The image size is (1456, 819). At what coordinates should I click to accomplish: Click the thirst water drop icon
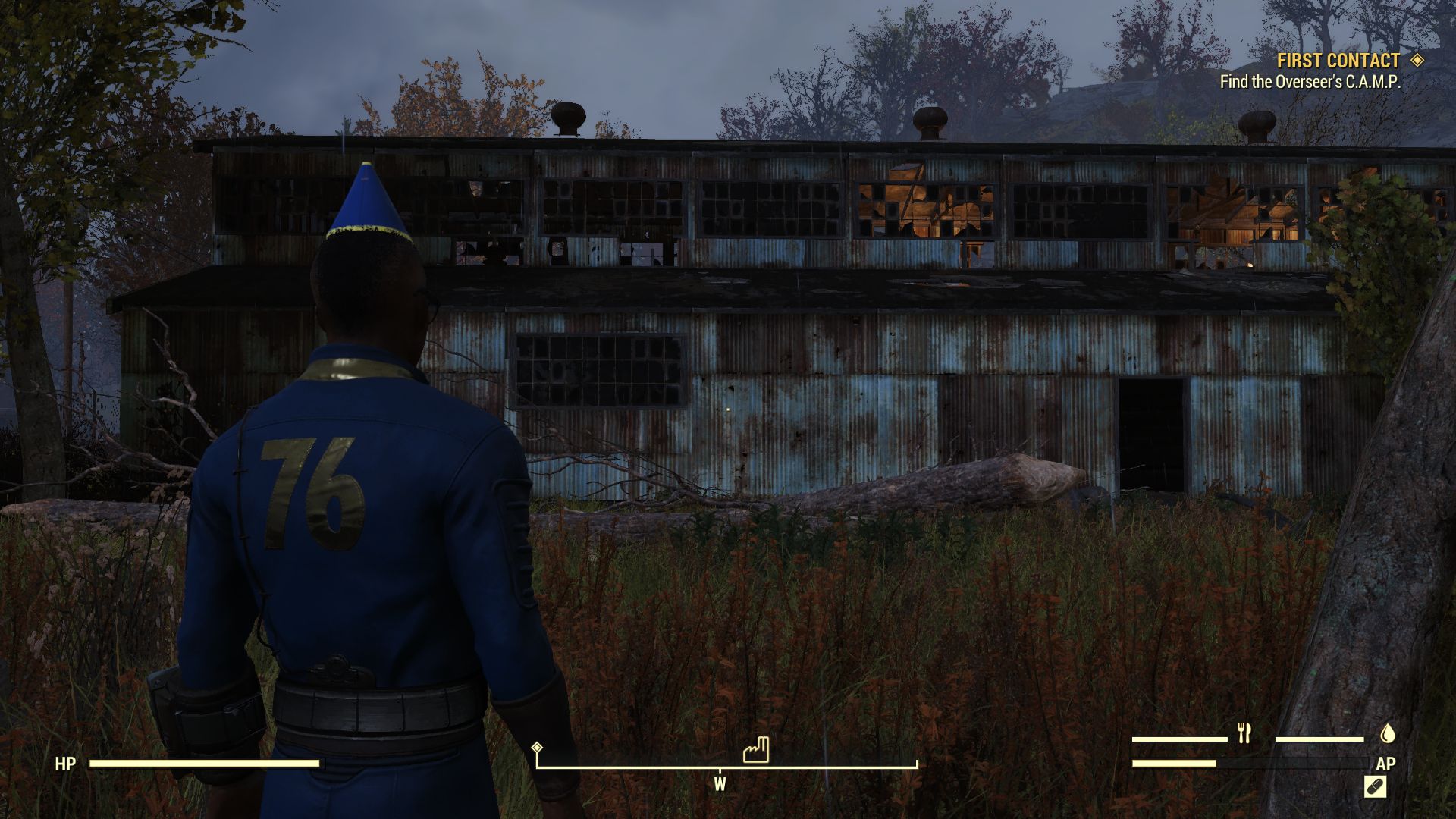[1387, 733]
